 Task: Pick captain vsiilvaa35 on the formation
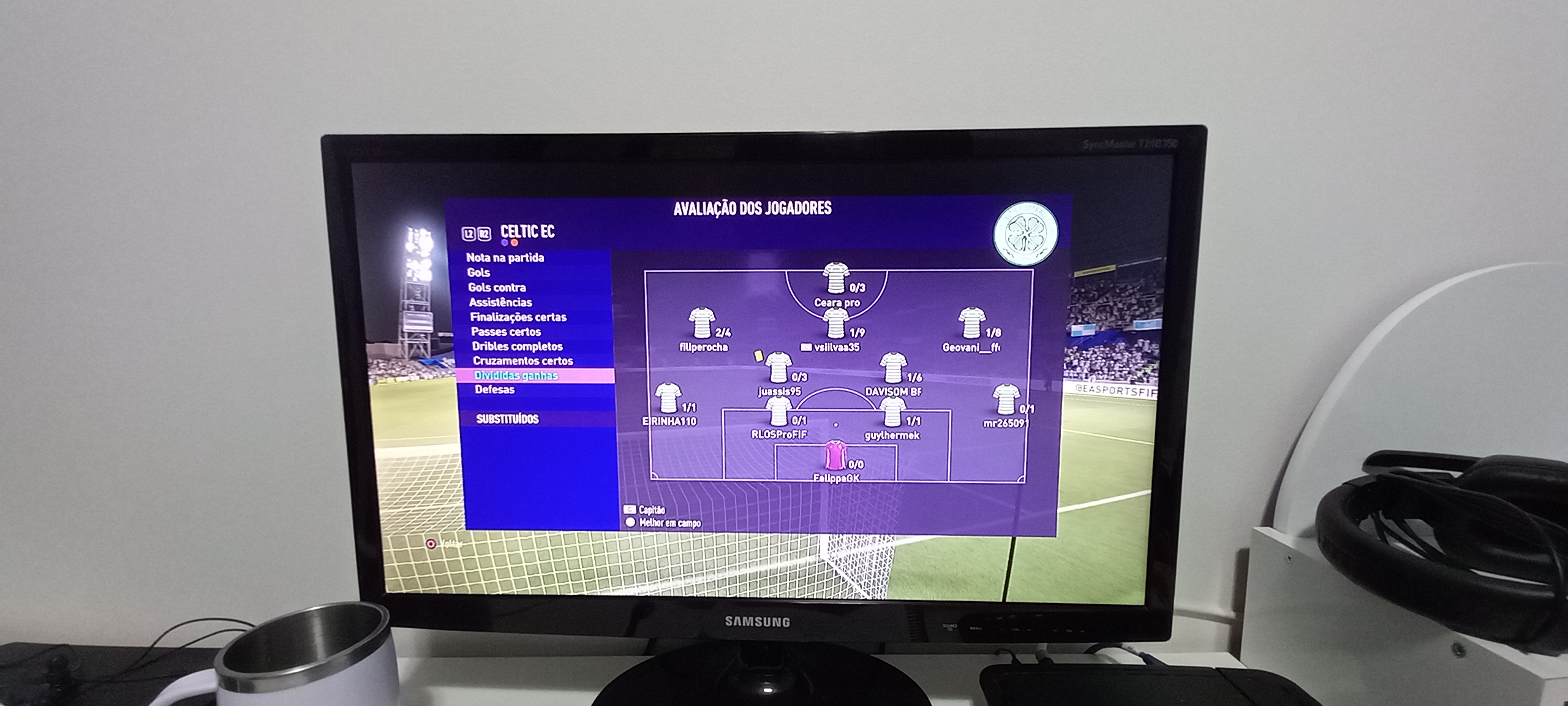pyautogui.click(x=835, y=324)
